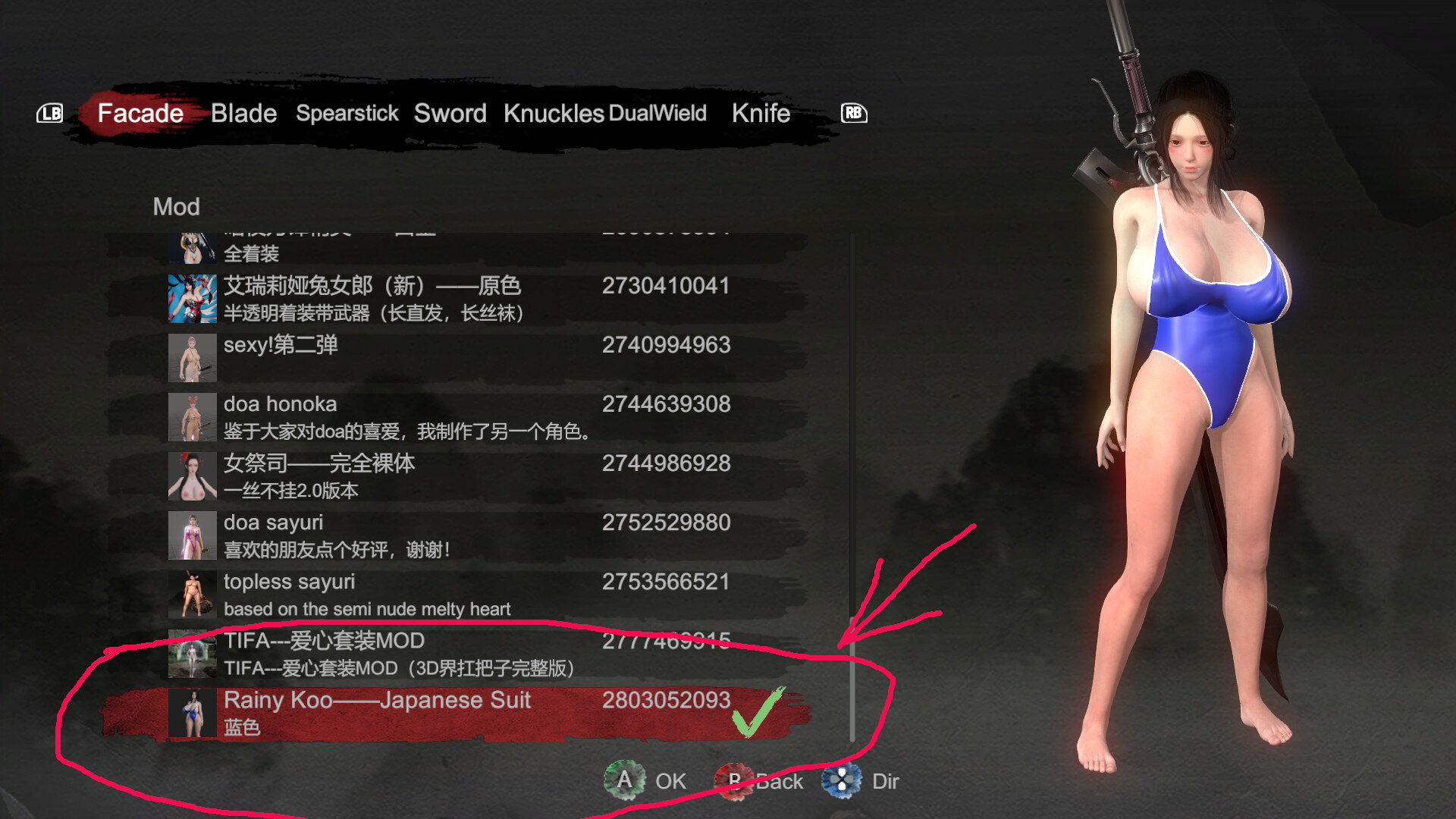Click the Dir d-pad icon

coord(842,780)
